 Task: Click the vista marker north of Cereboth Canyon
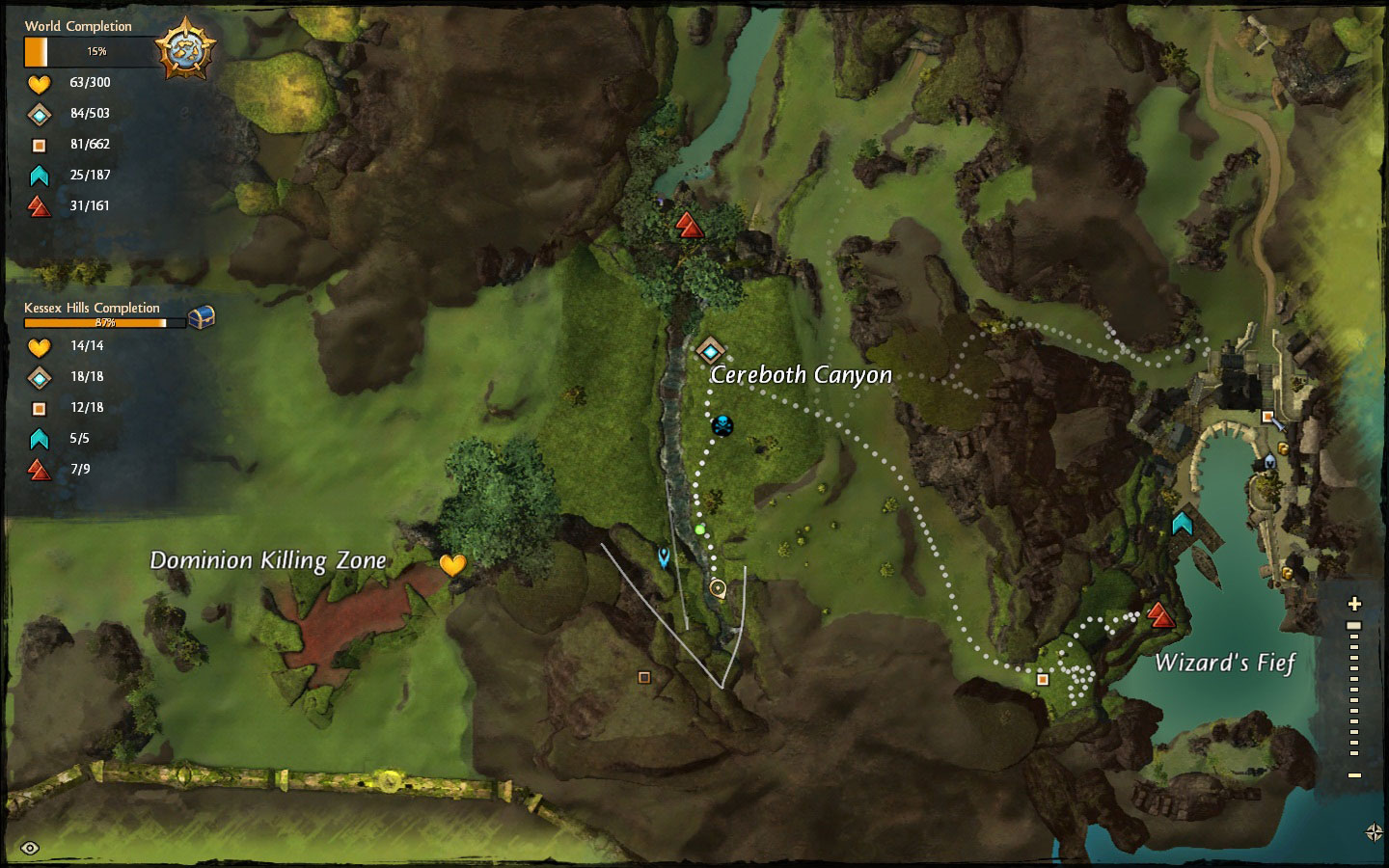pos(688,226)
